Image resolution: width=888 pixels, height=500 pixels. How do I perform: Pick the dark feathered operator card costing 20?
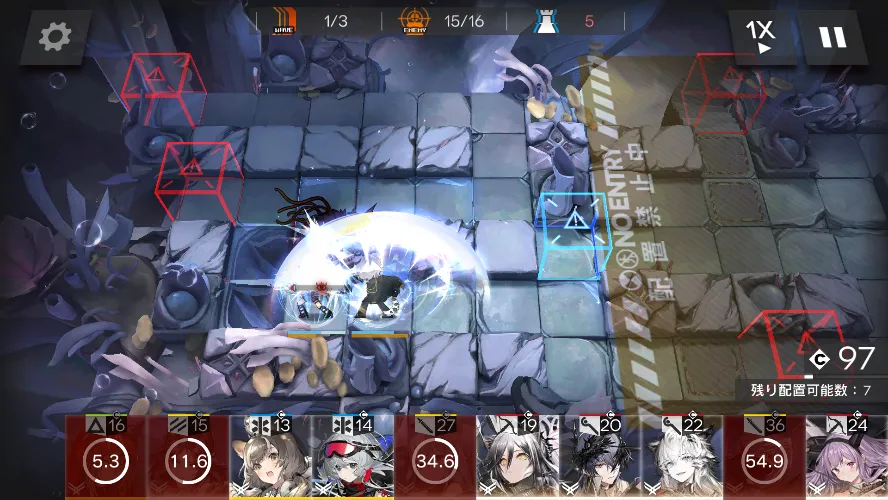(598, 460)
